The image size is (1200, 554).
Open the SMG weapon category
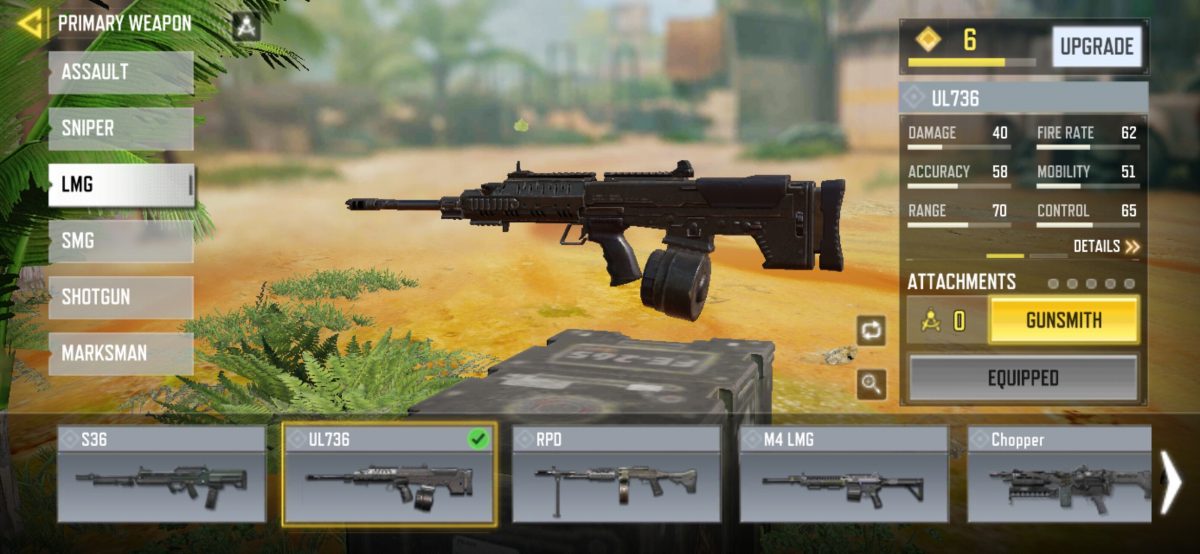(120, 241)
